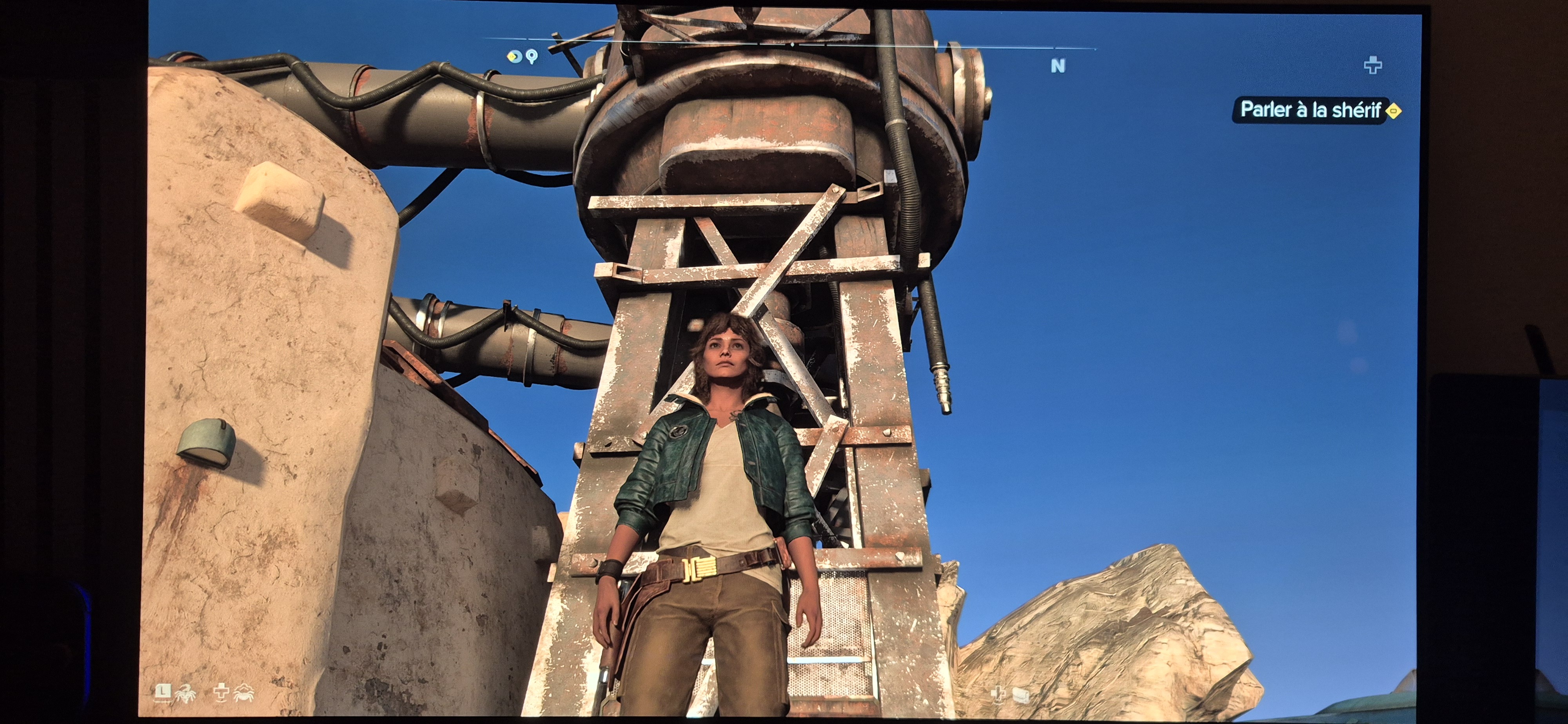The width and height of the screenshot is (1568, 724).
Task: Select the crouching Nix ability icon
Action: click(x=243, y=692)
